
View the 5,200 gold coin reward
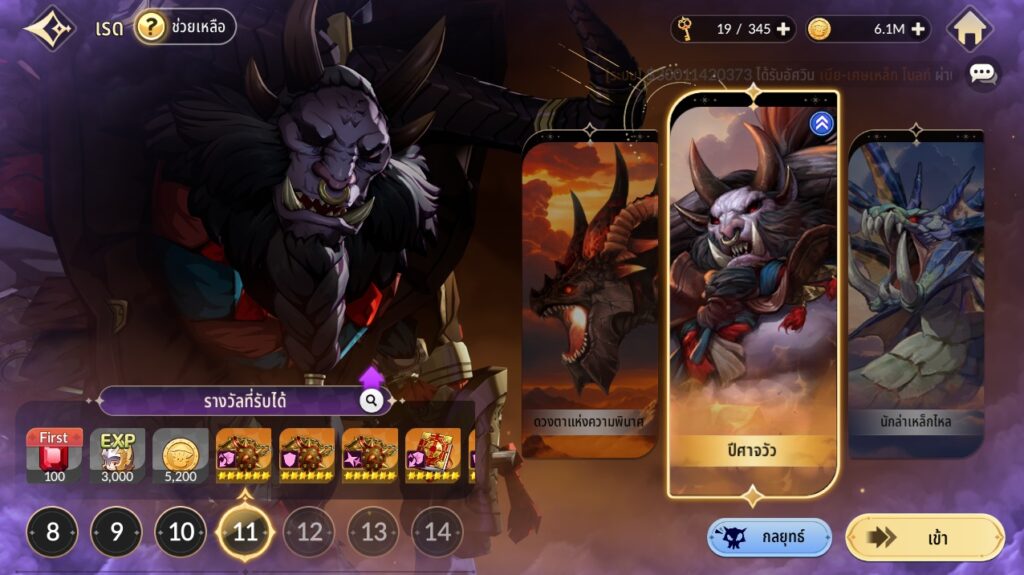click(181, 456)
